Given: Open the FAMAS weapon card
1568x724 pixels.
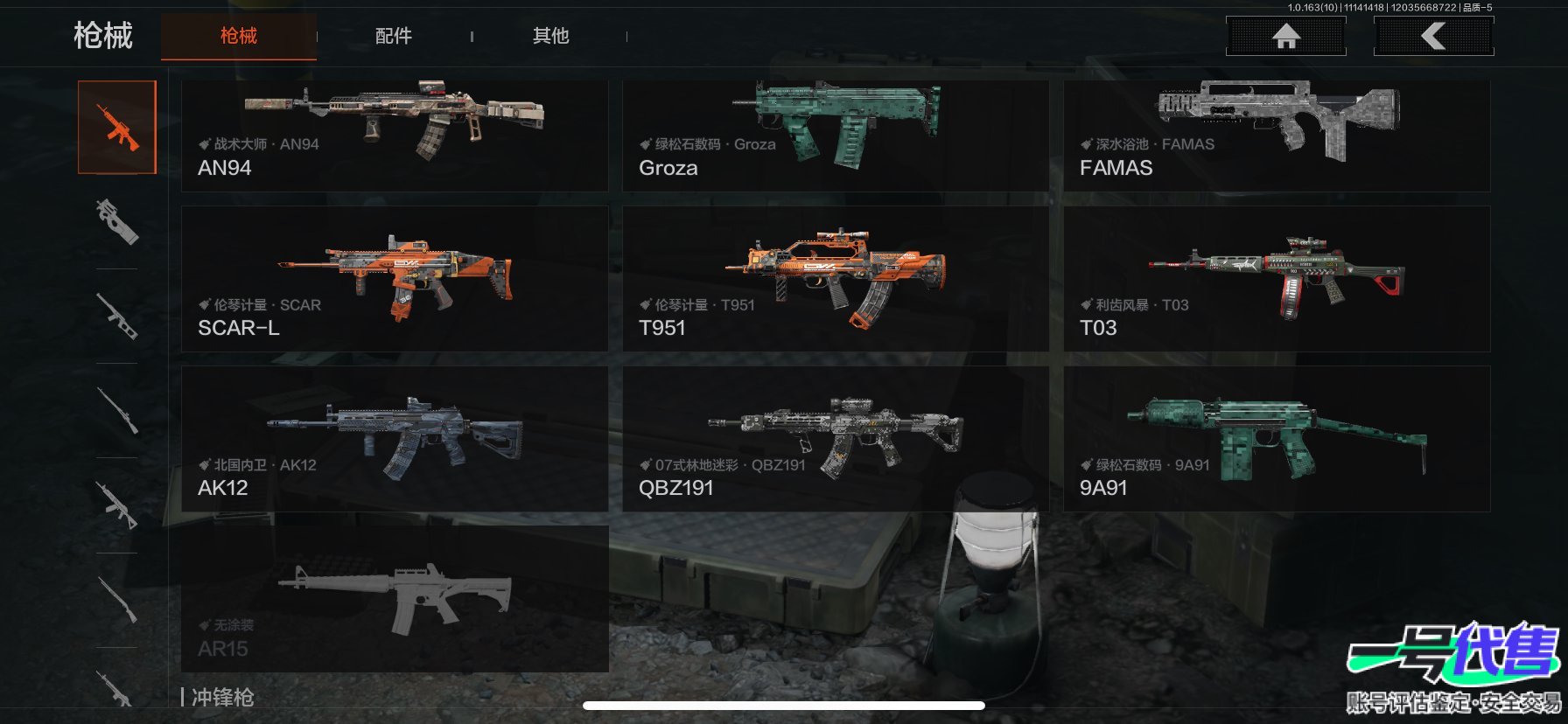Looking at the screenshot, I should coord(1276,136).
